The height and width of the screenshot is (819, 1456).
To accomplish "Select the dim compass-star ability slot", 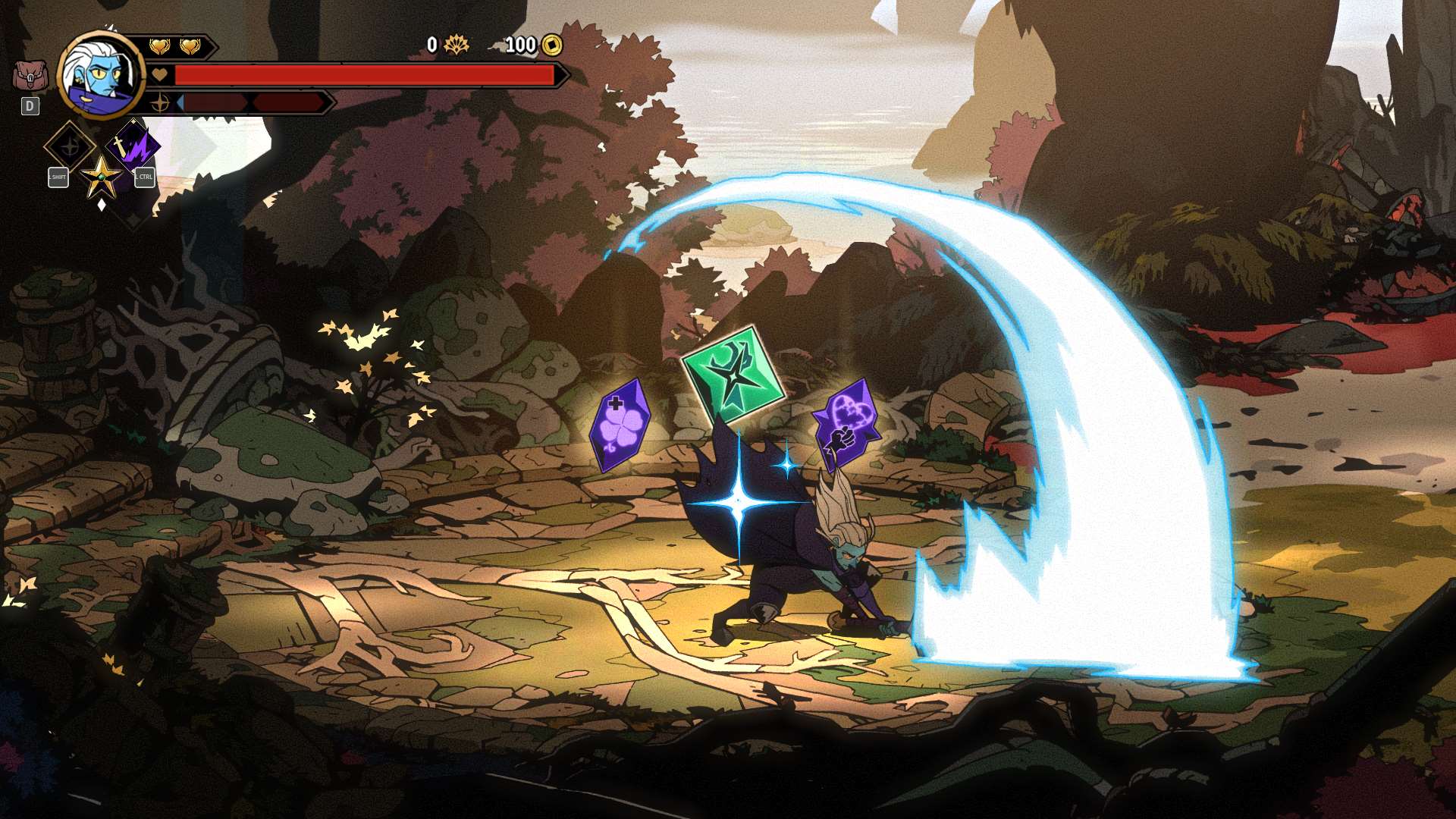I will [70, 146].
